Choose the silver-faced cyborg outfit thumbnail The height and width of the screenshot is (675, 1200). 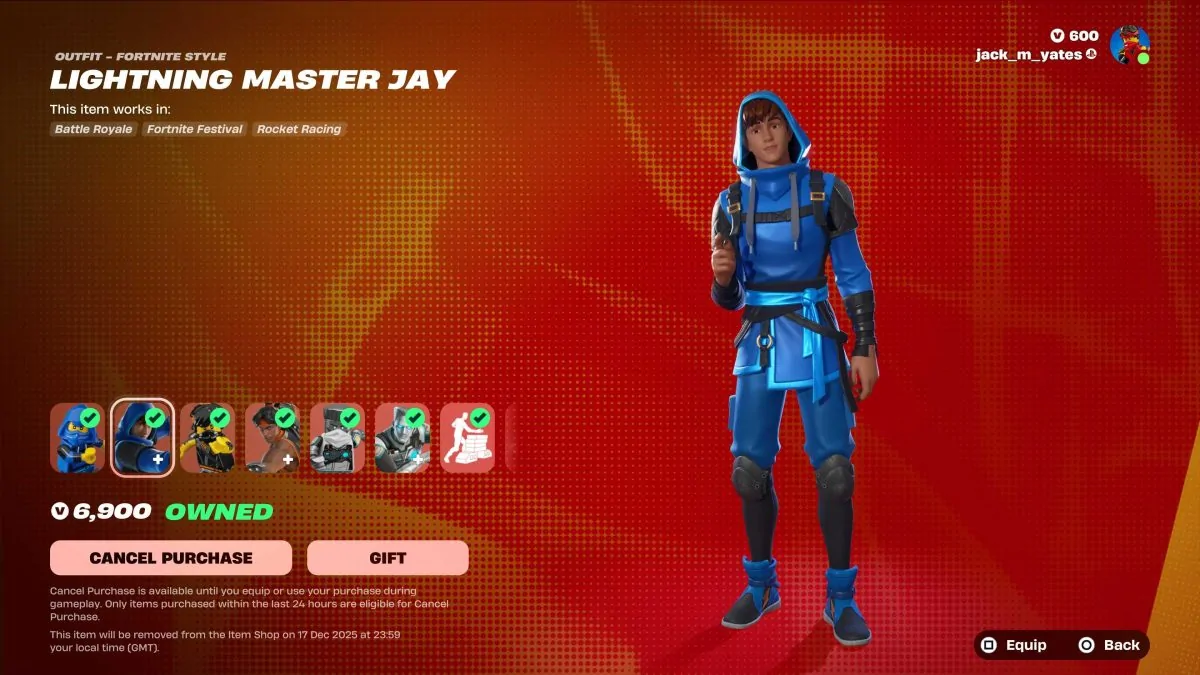402,438
